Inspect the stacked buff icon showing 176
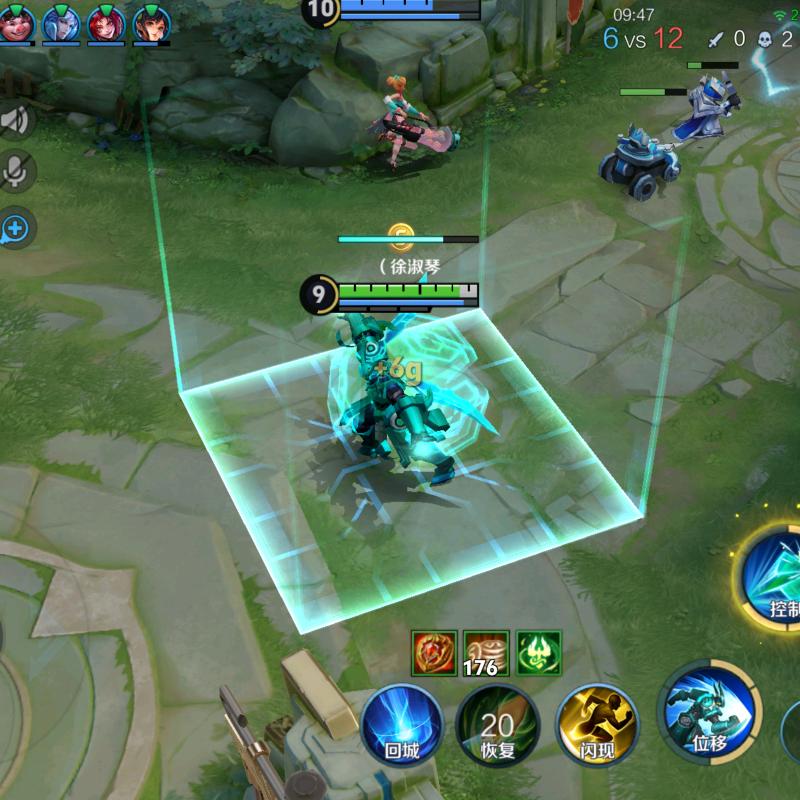800x800 pixels. coord(486,653)
